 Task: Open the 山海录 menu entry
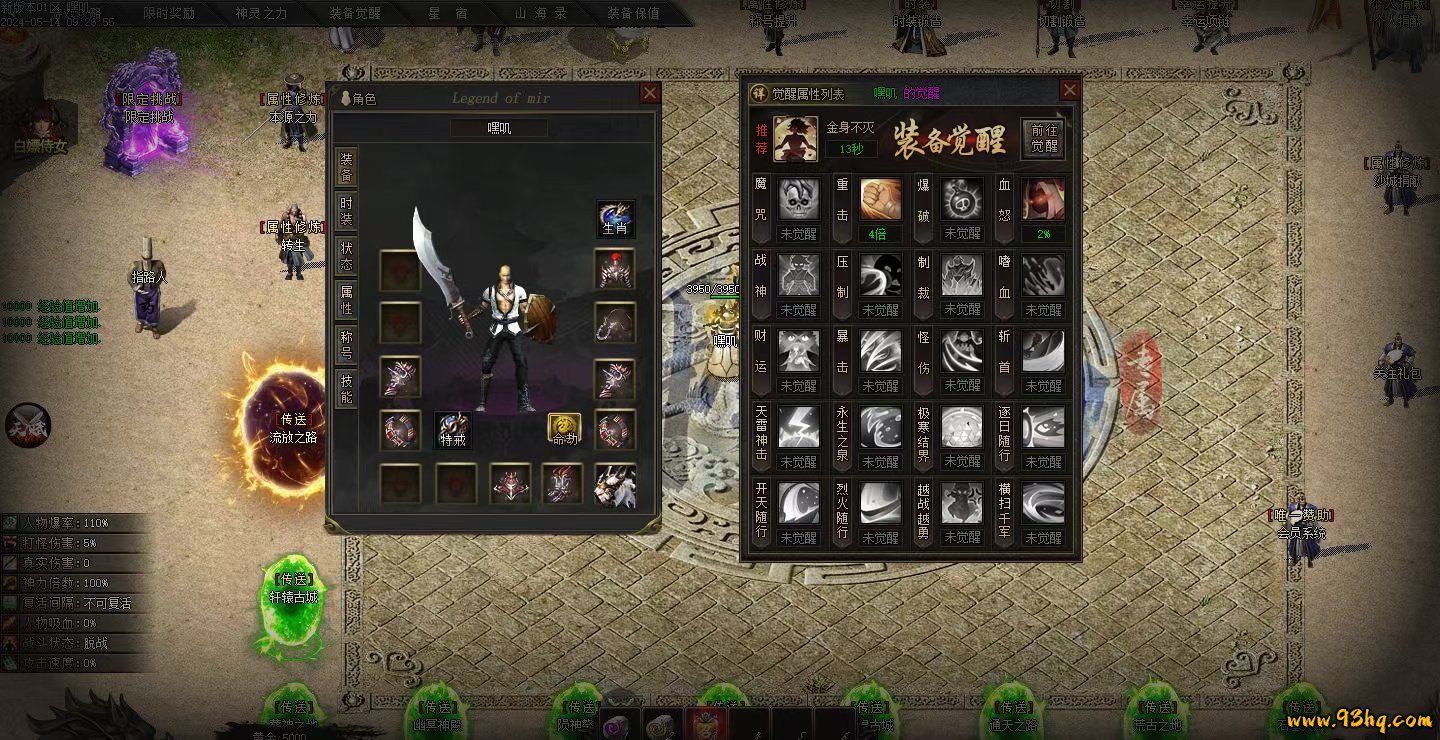pyautogui.click(x=540, y=14)
